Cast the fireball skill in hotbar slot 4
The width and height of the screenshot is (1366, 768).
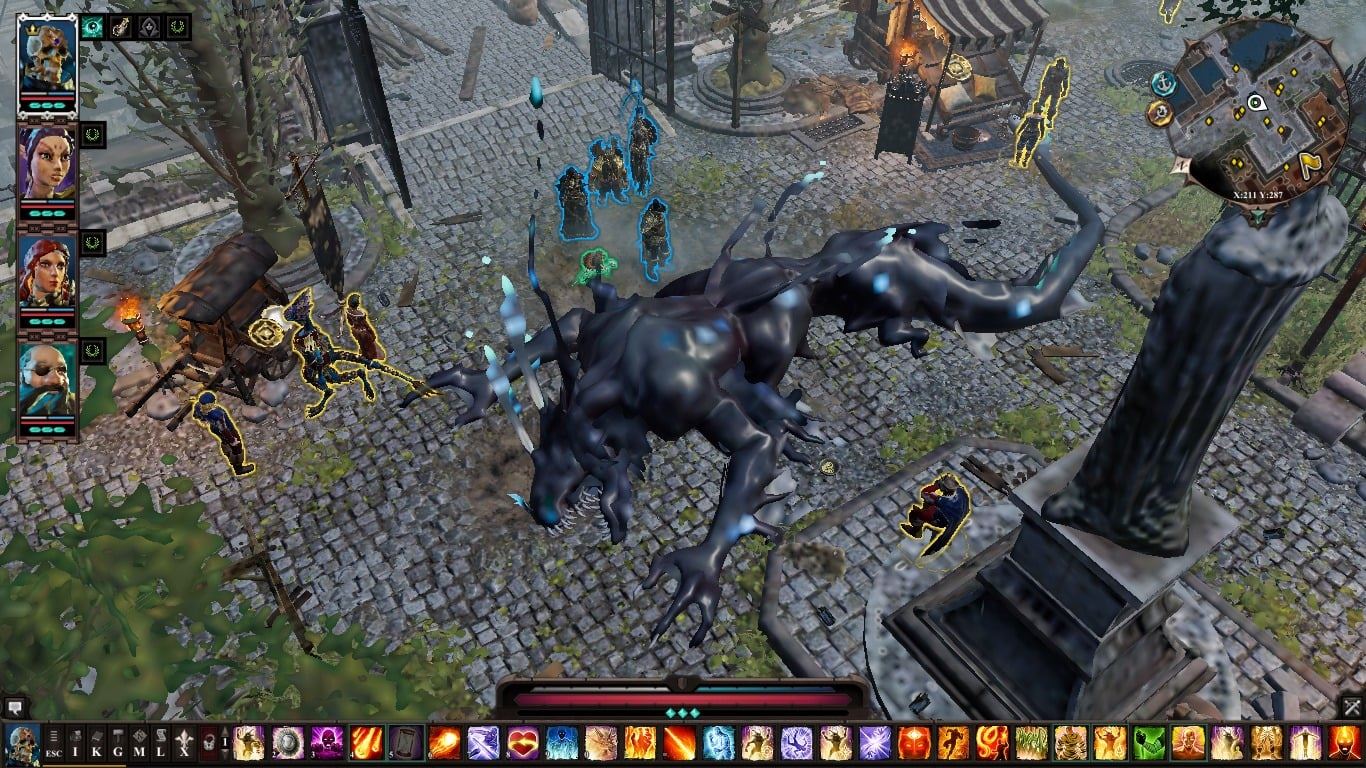[x=365, y=744]
